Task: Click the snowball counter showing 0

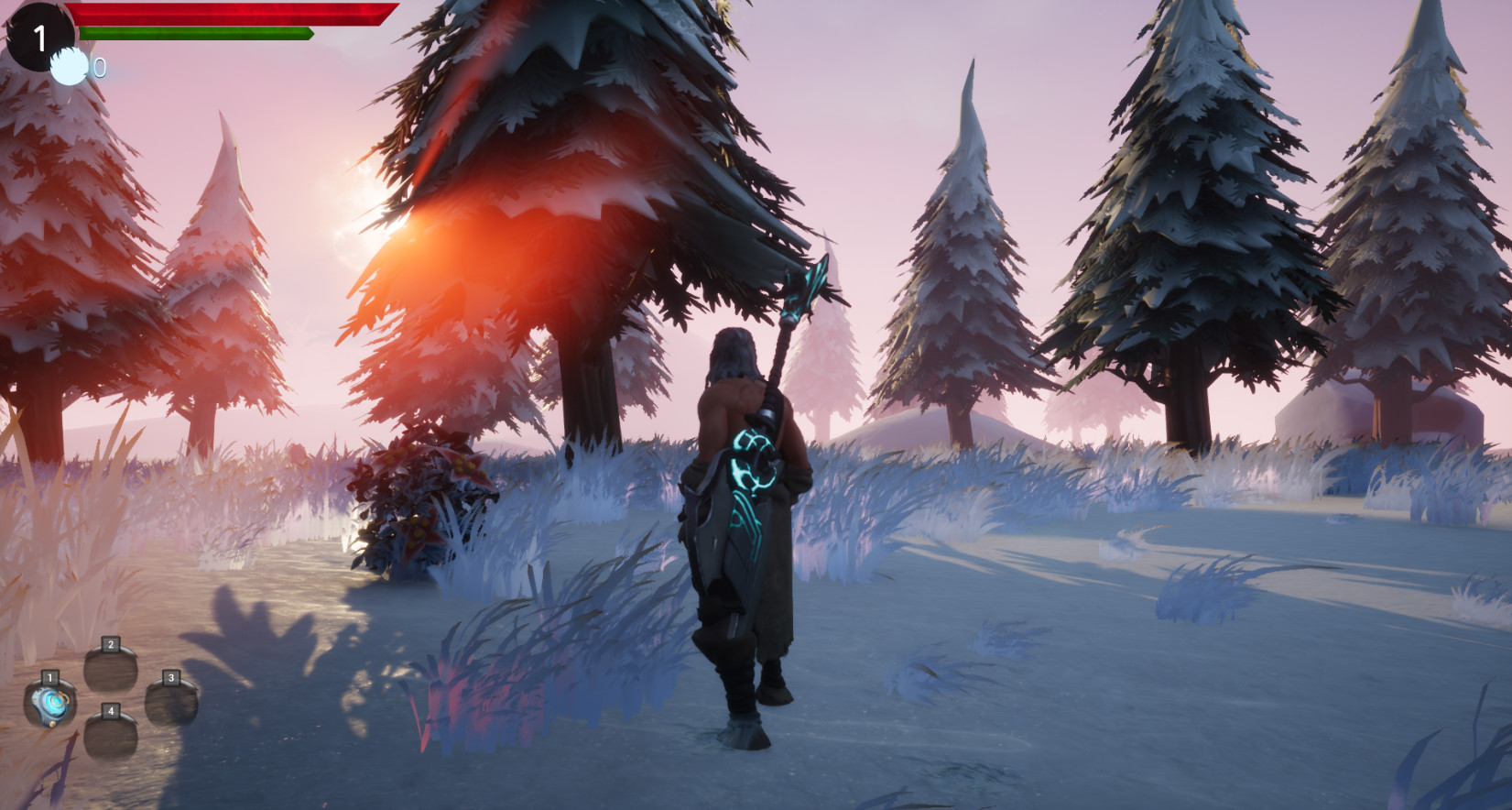Action: point(99,67)
